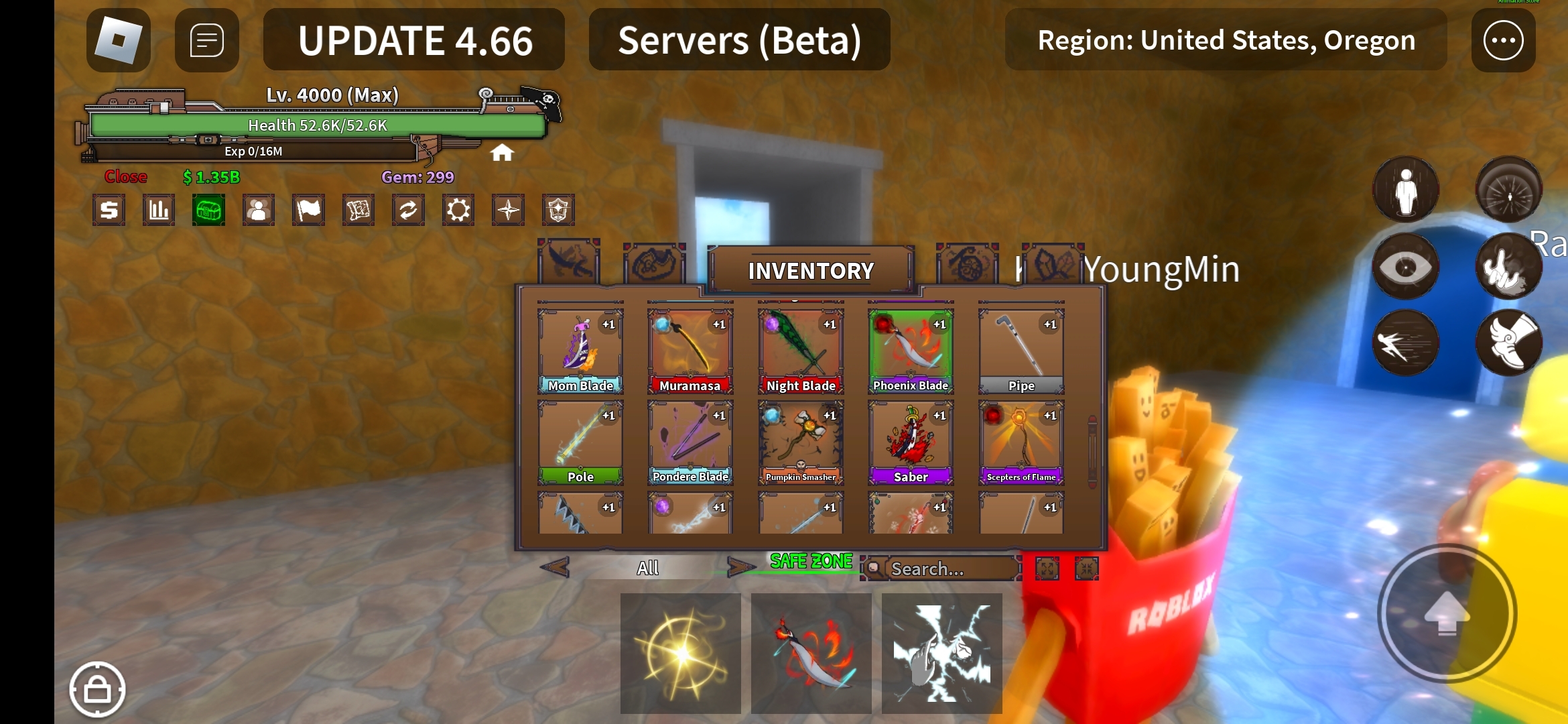1568x724 pixels.
Task: Open the green treasure chest inventory icon
Action: pyautogui.click(x=208, y=210)
